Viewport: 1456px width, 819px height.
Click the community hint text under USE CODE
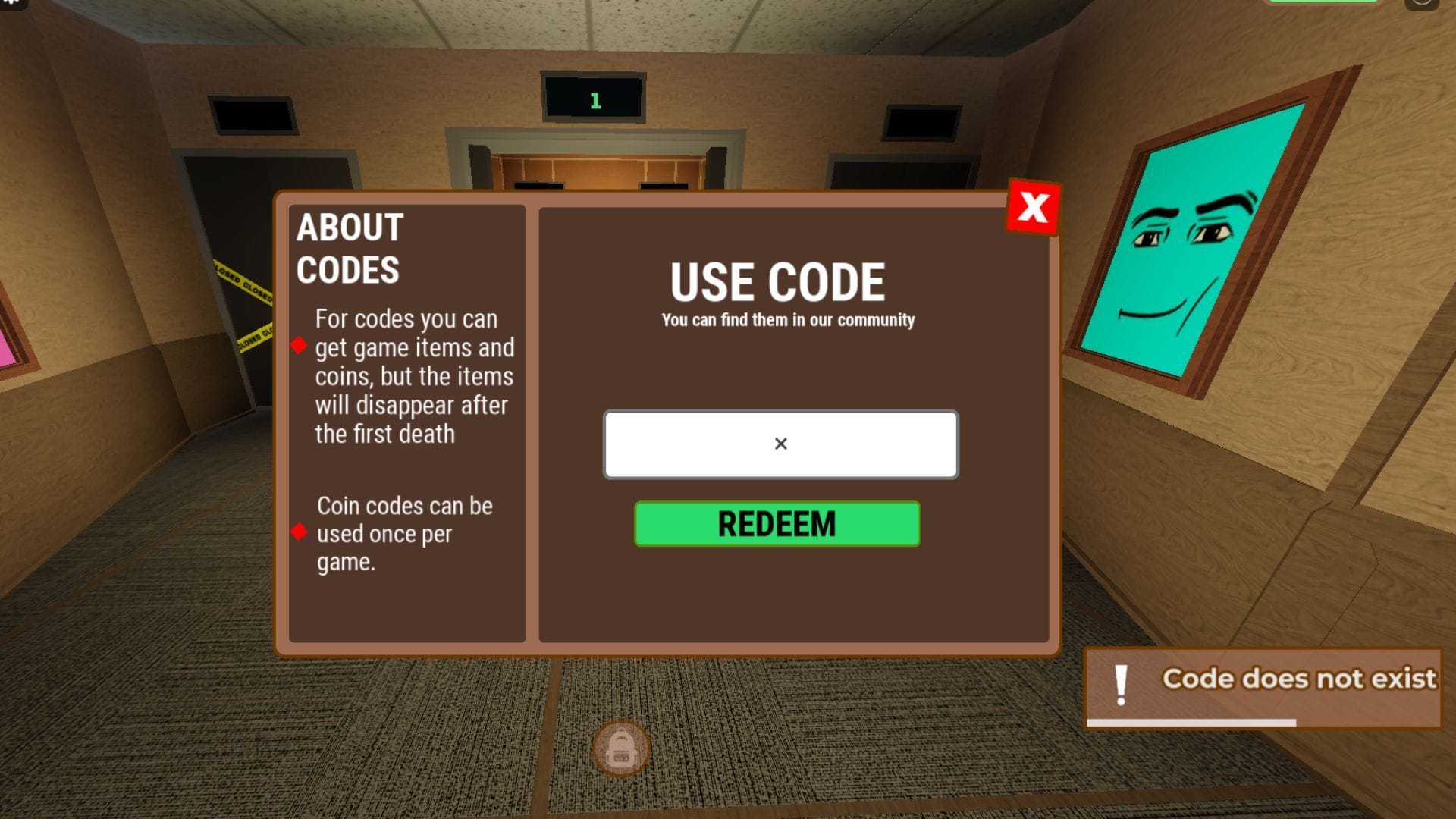(x=786, y=319)
